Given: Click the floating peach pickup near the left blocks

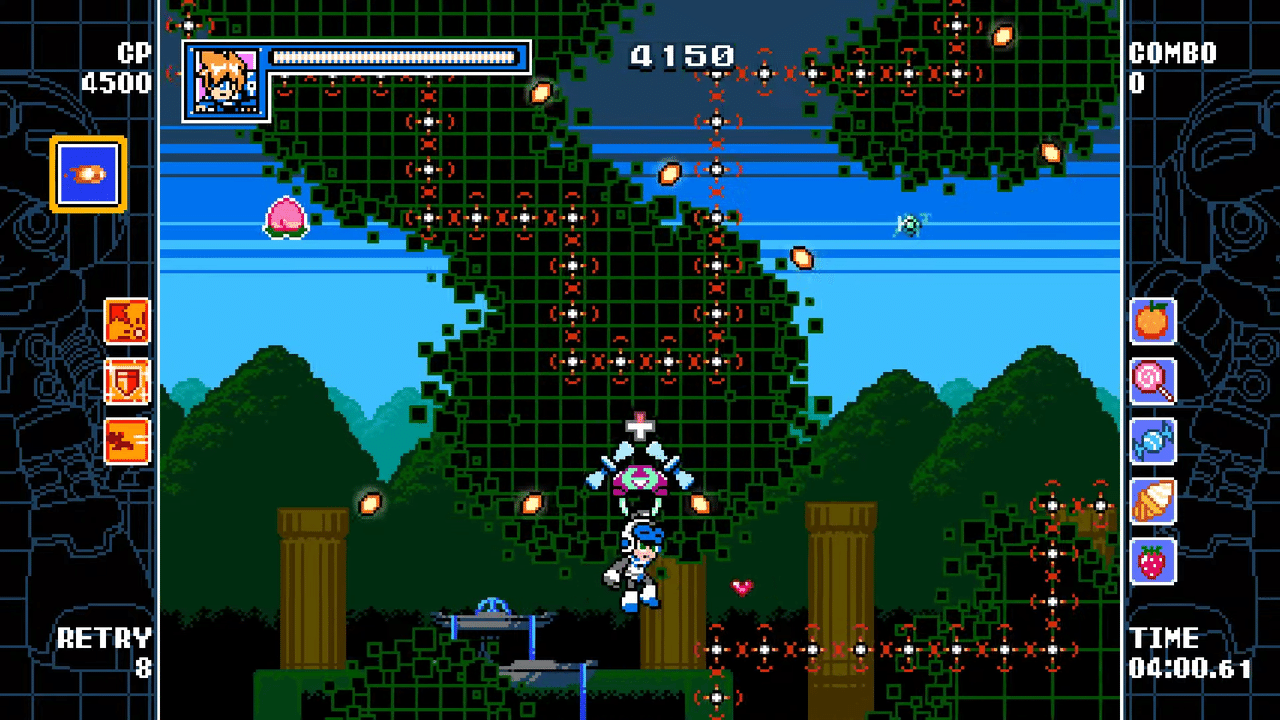Looking at the screenshot, I should pos(287,218).
